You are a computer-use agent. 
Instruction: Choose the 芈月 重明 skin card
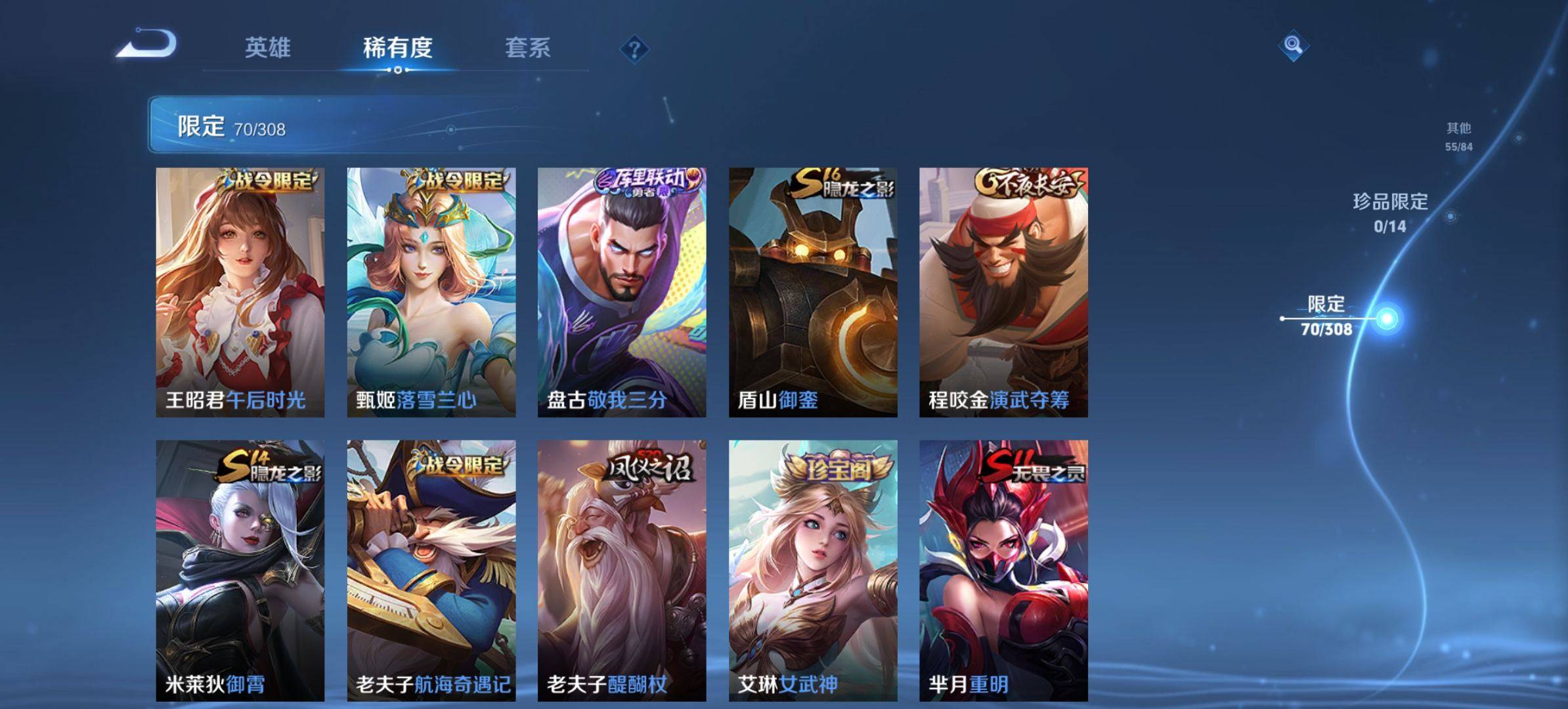[x=1003, y=570]
